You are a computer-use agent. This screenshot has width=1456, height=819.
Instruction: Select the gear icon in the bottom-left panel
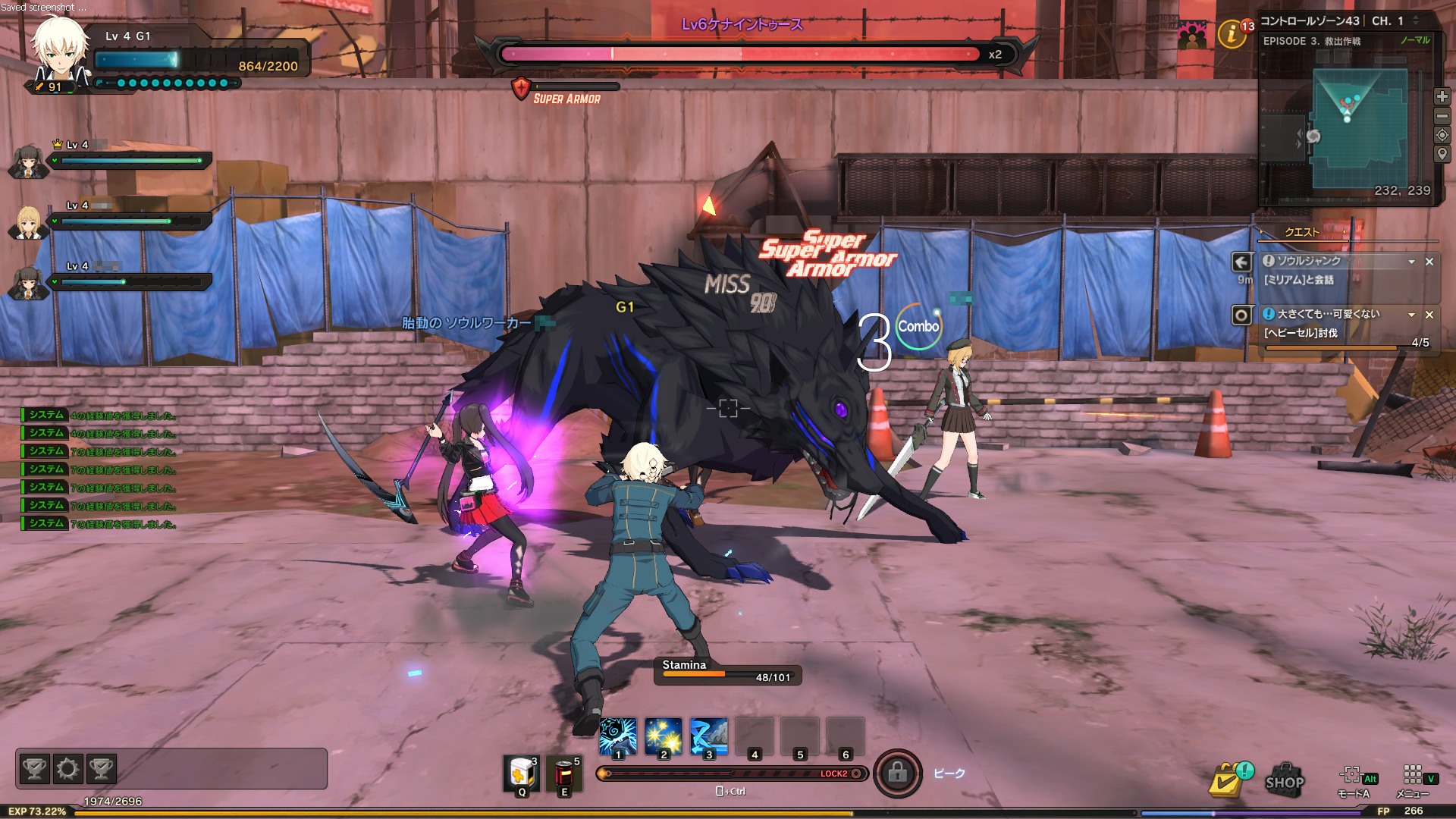(67, 769)
